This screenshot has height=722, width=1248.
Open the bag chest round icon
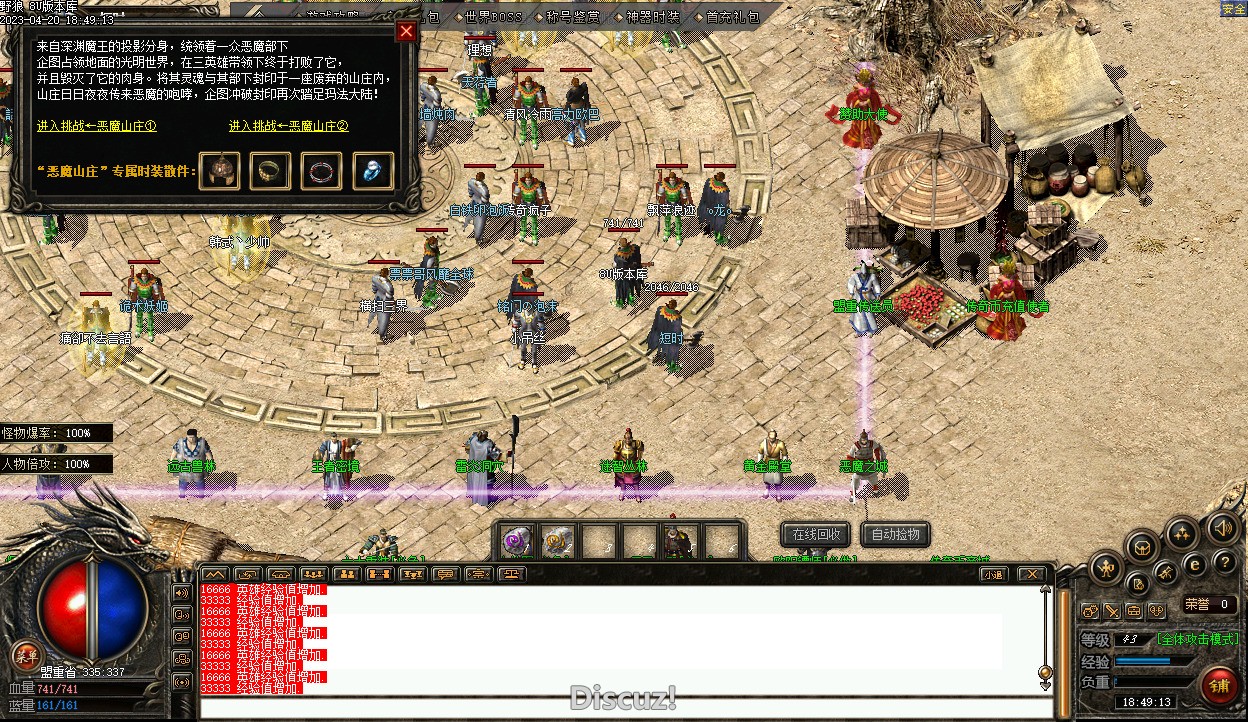coord(1142,546)
